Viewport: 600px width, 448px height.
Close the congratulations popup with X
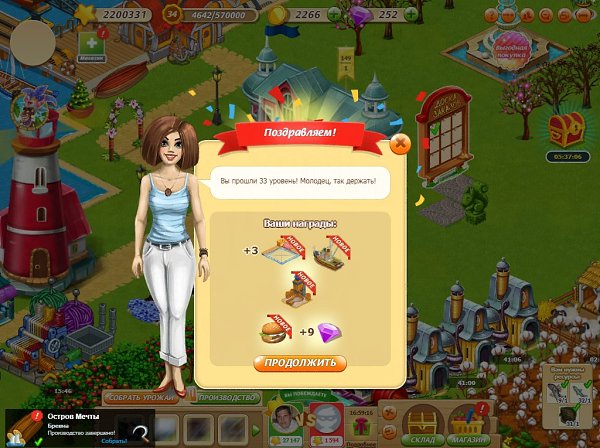click(x=400, y=144)
